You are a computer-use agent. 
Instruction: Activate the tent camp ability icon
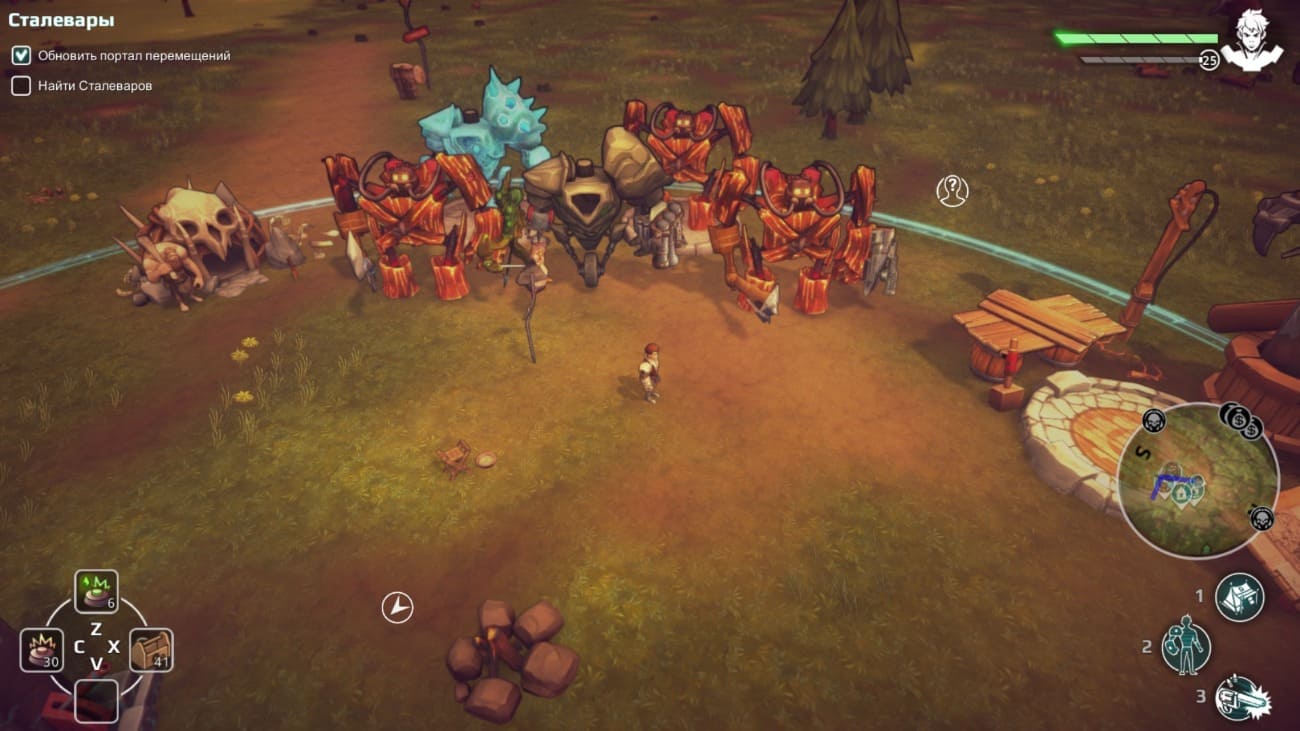click(x=1239, y=597)
